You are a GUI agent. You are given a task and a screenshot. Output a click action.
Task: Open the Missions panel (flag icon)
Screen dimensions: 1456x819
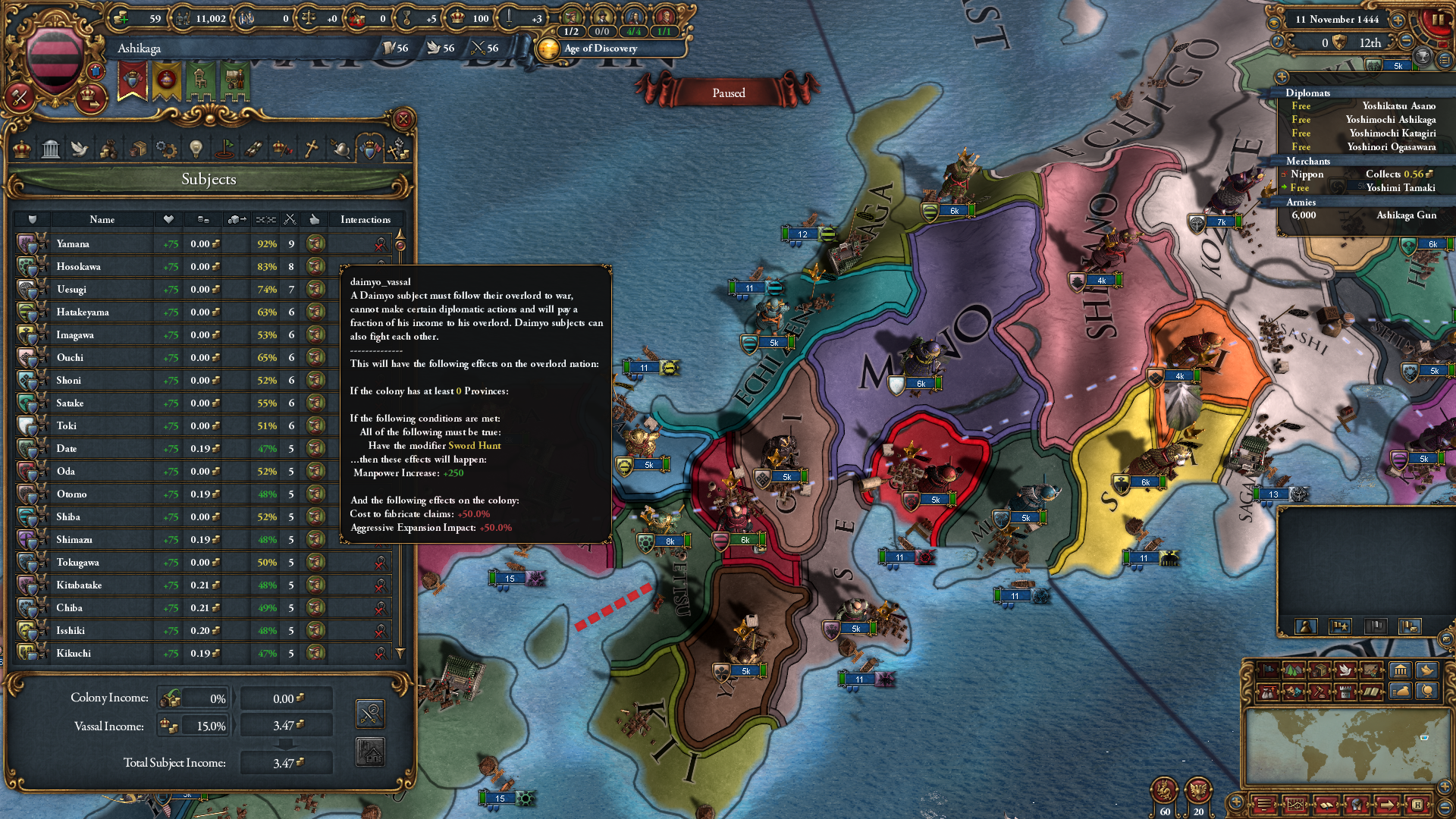[x=224, y=148]
